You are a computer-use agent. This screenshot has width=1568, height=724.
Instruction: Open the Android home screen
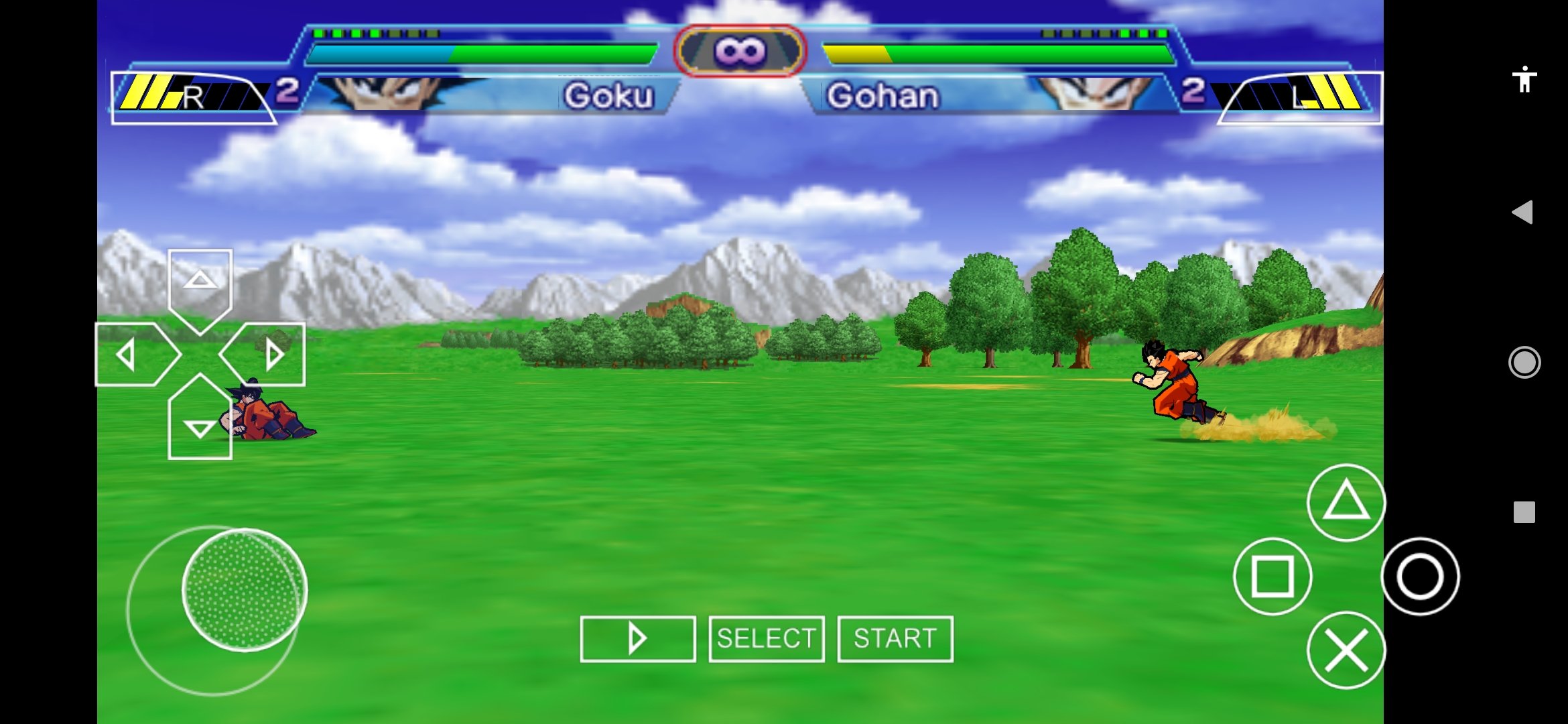(1524, 363)
